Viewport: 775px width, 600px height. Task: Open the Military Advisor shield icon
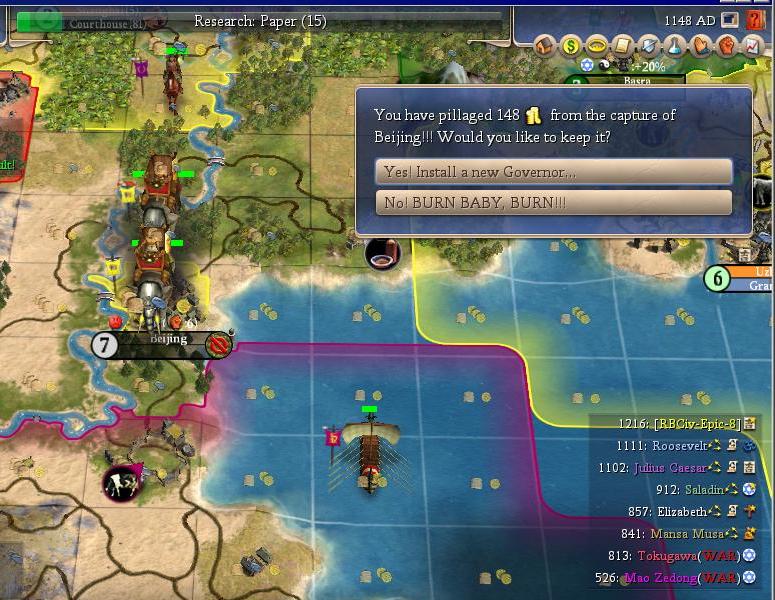click(648, 45)
